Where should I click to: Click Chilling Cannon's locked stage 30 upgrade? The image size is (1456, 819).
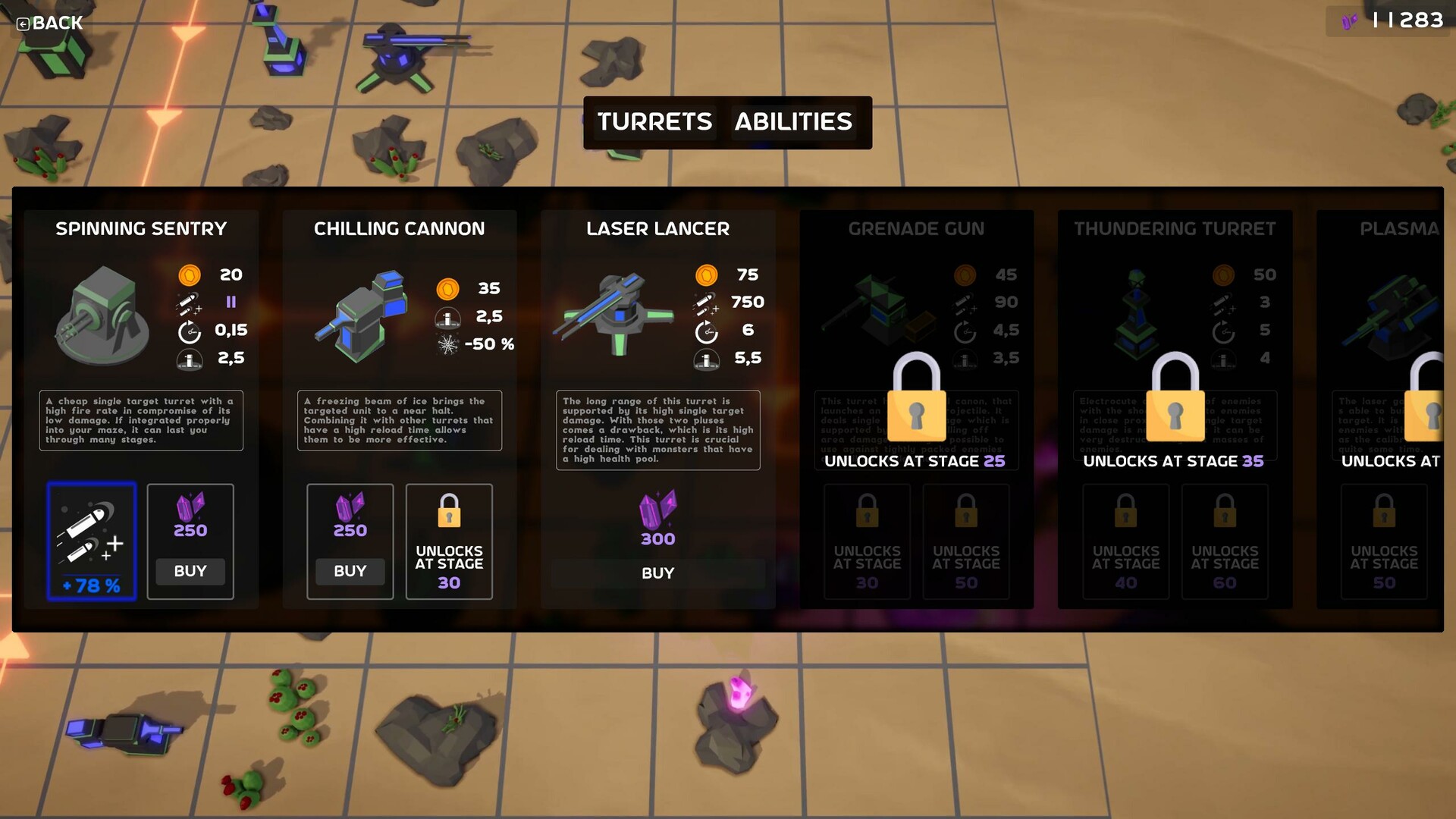pyautogui.click(x=449, y=541)
